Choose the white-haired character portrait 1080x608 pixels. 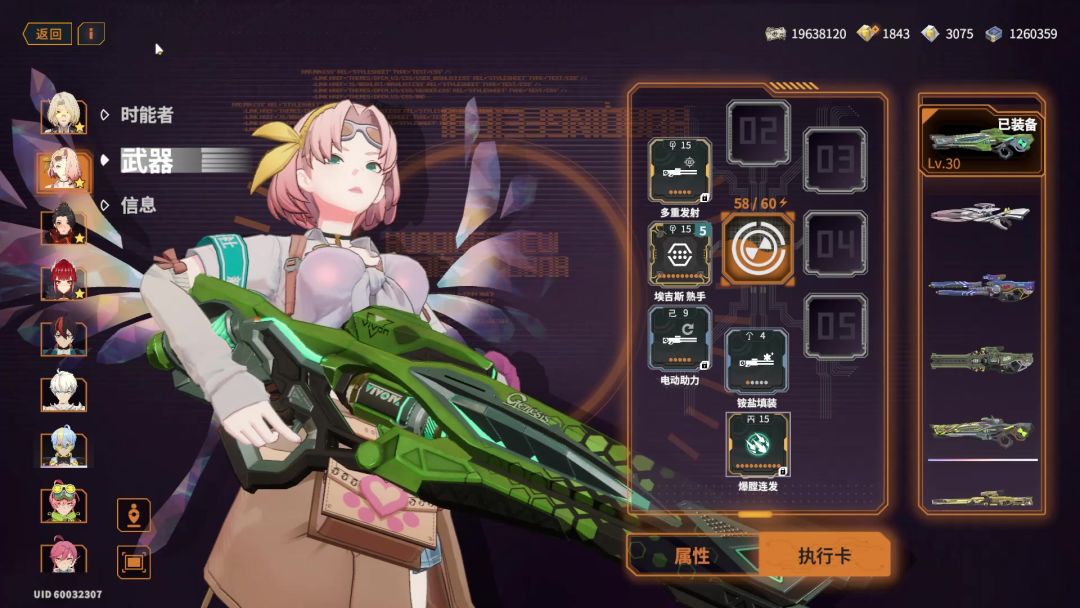click(x=63, y=392)
